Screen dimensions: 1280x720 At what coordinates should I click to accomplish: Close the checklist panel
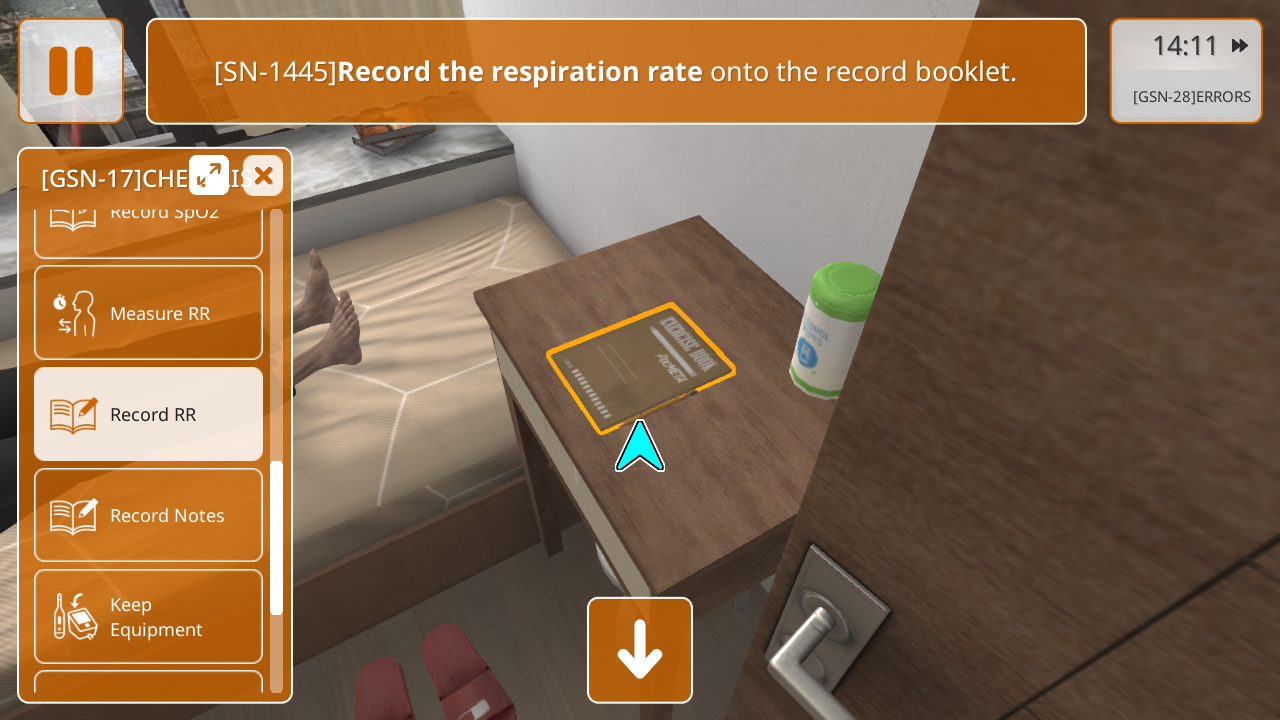coord(263,176)
